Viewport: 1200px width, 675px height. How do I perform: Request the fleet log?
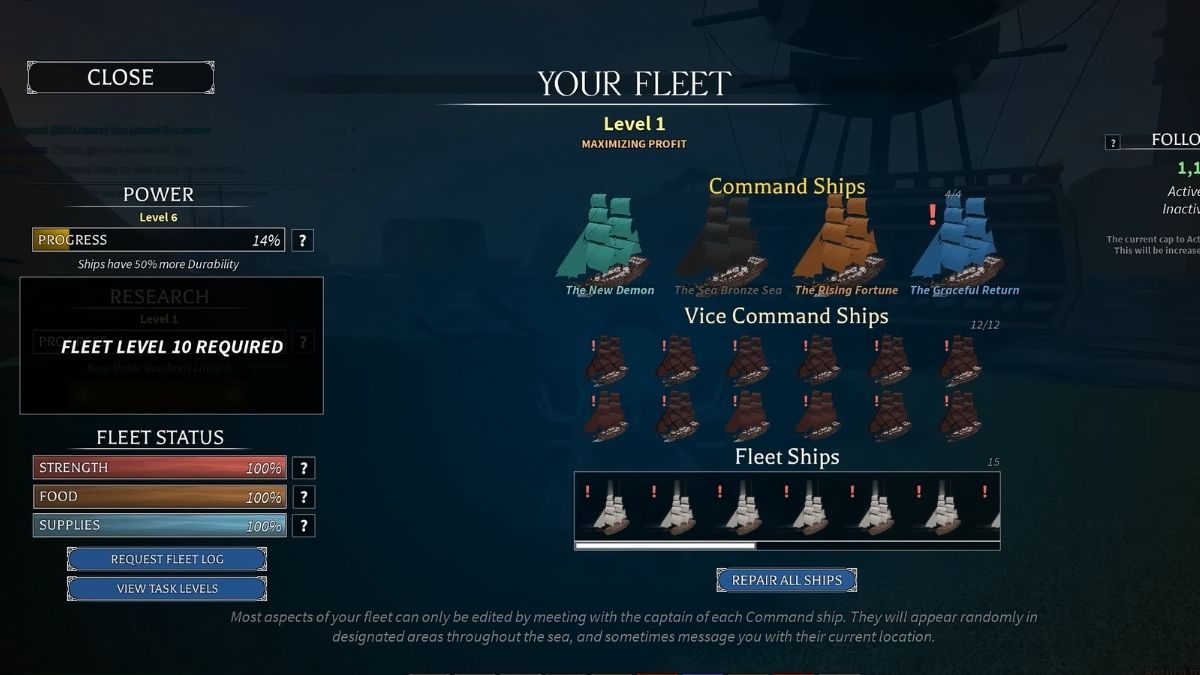point(167,559)
